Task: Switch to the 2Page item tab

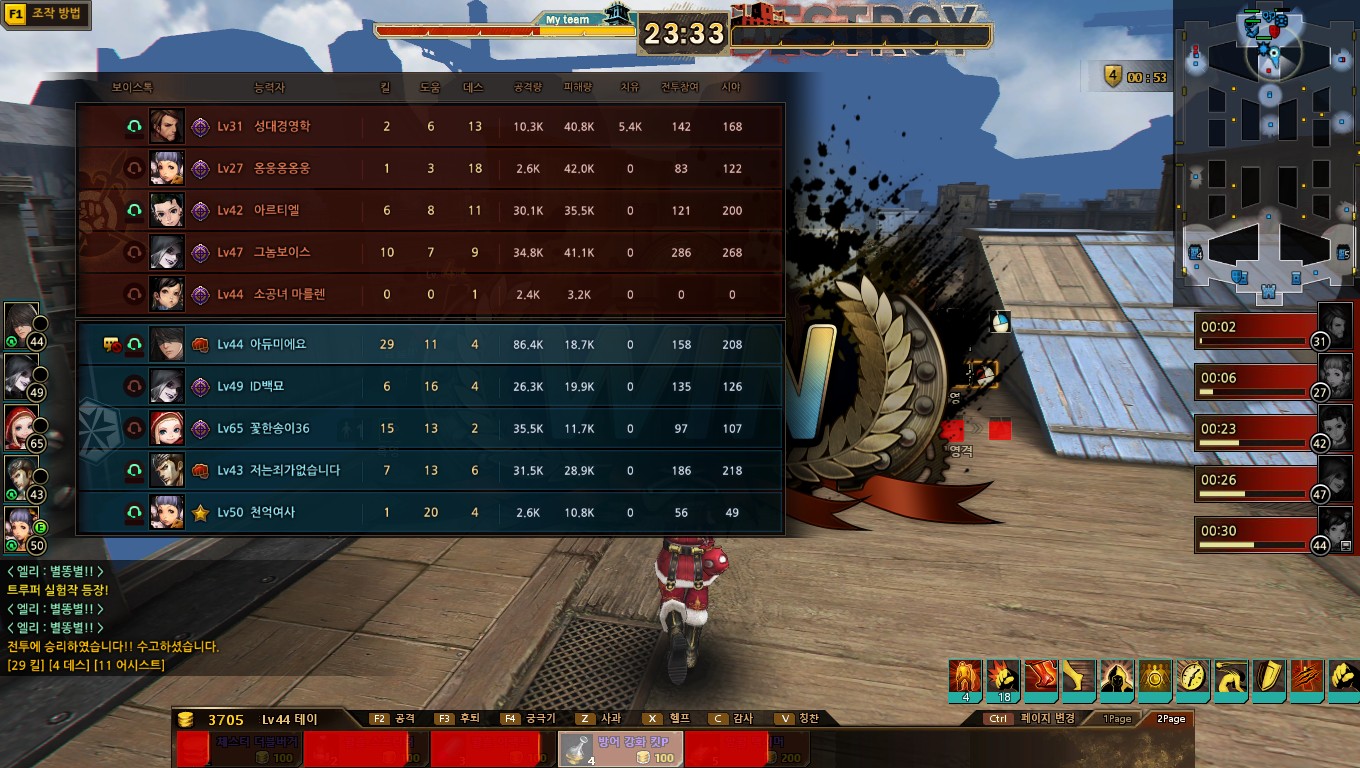Action: (x=1171, y=719)
